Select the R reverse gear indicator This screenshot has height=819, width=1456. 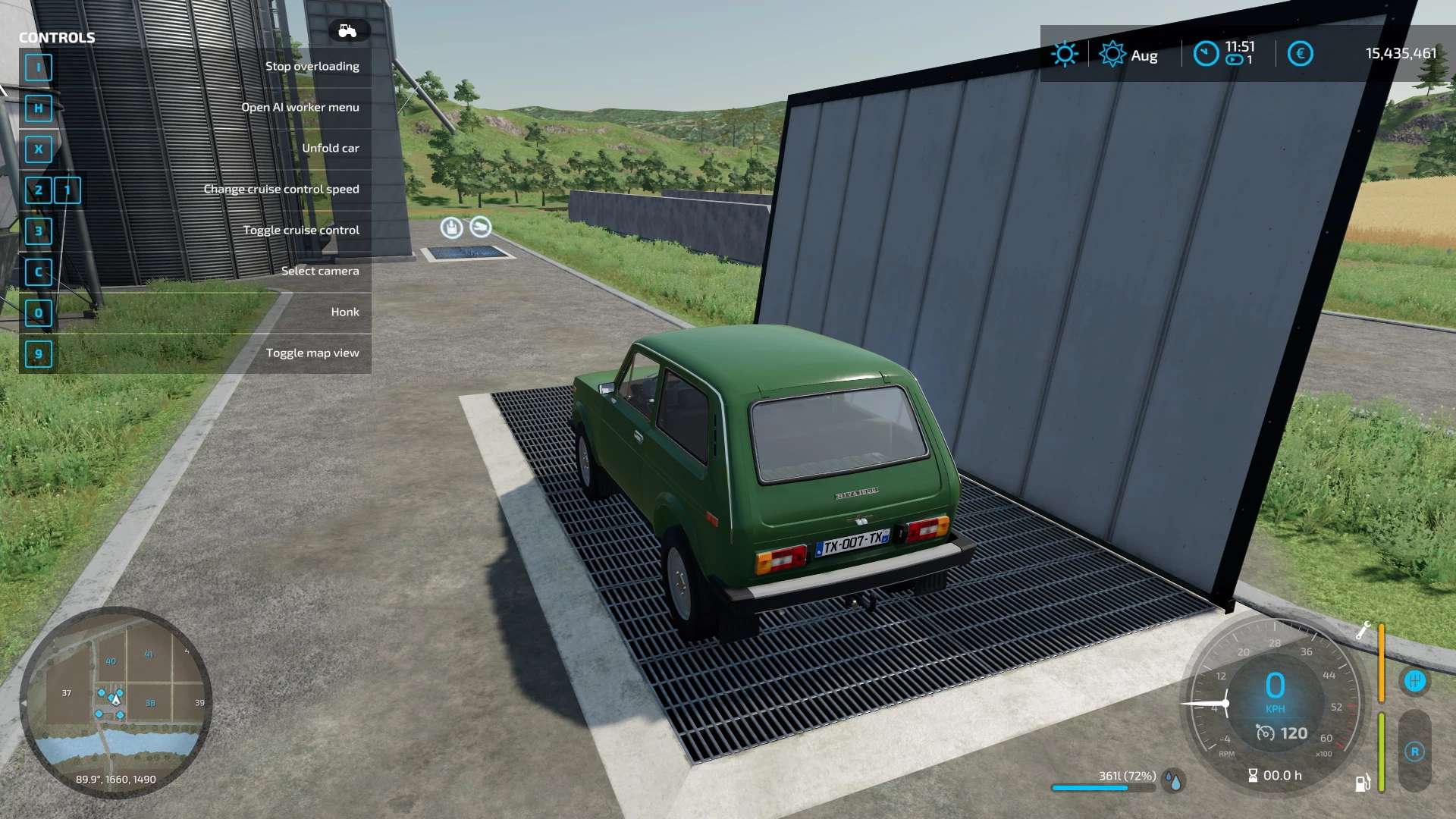1414,752
